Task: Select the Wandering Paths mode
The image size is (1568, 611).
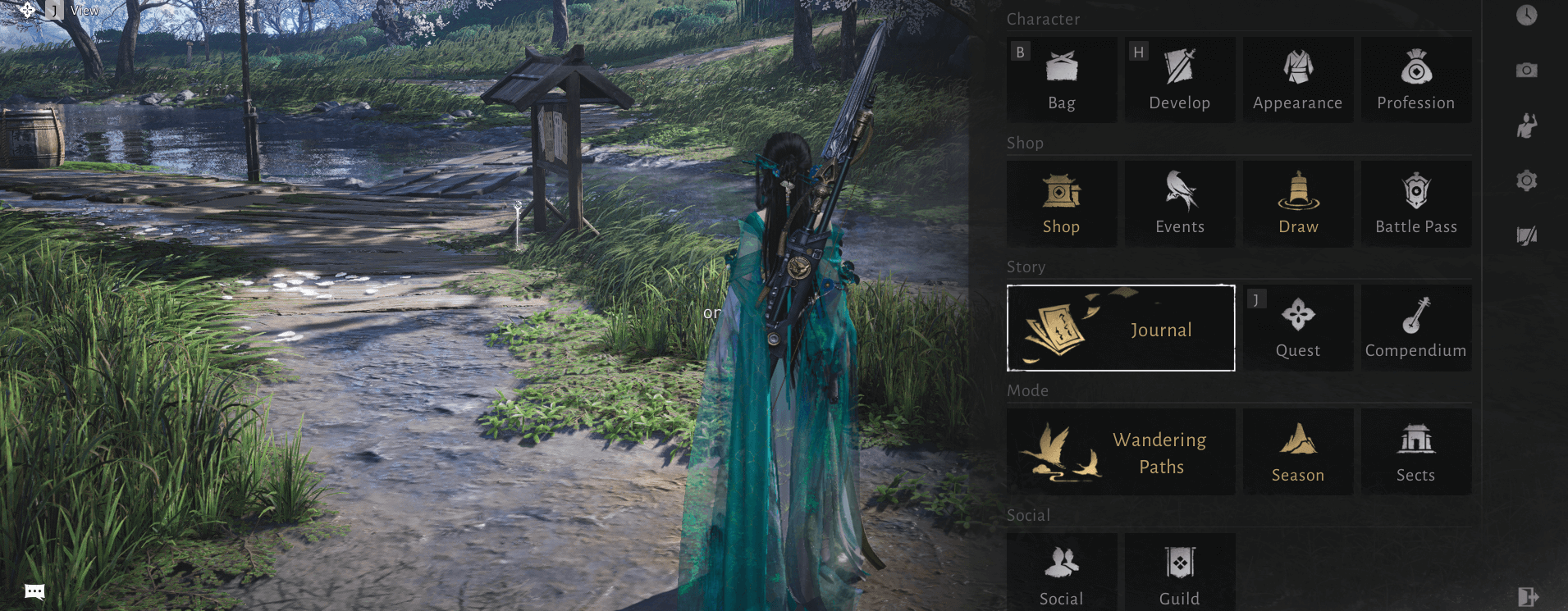Action: point(1120,452)
